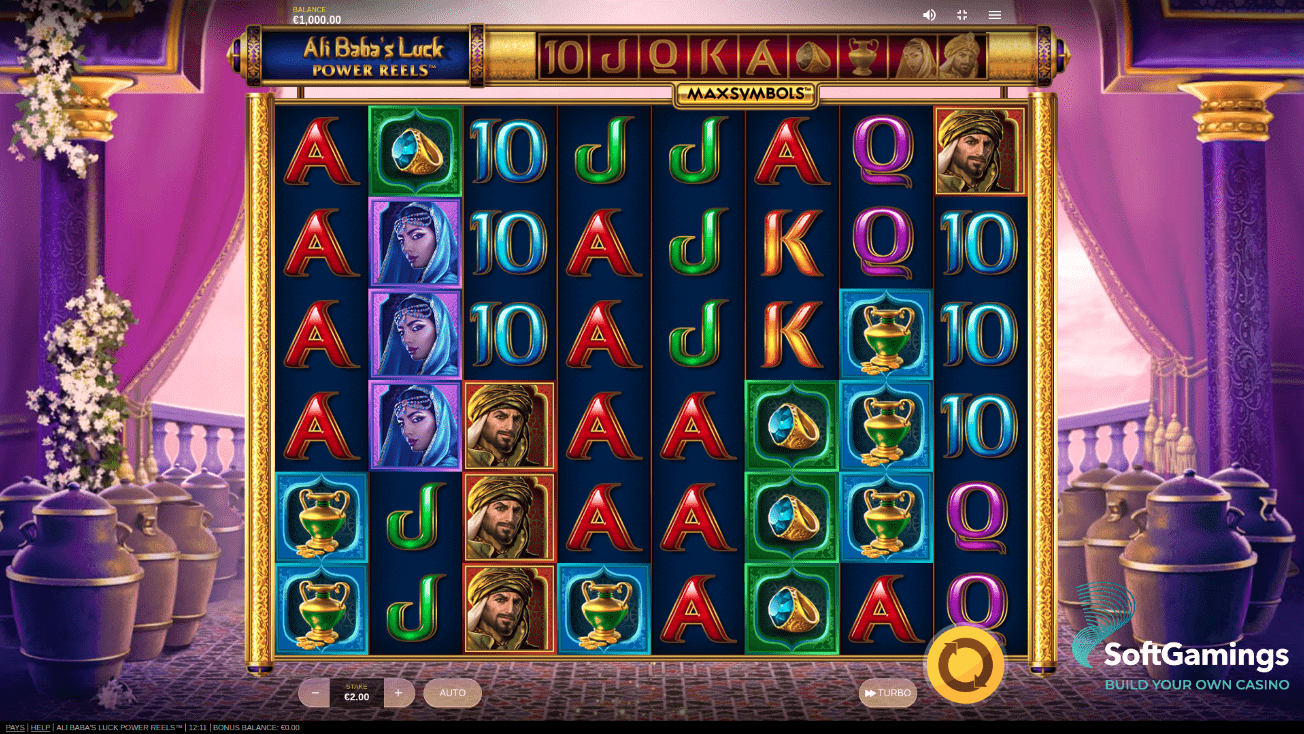
Task: Open stake selection from the stake display
Action: click(x=357, y=692)
